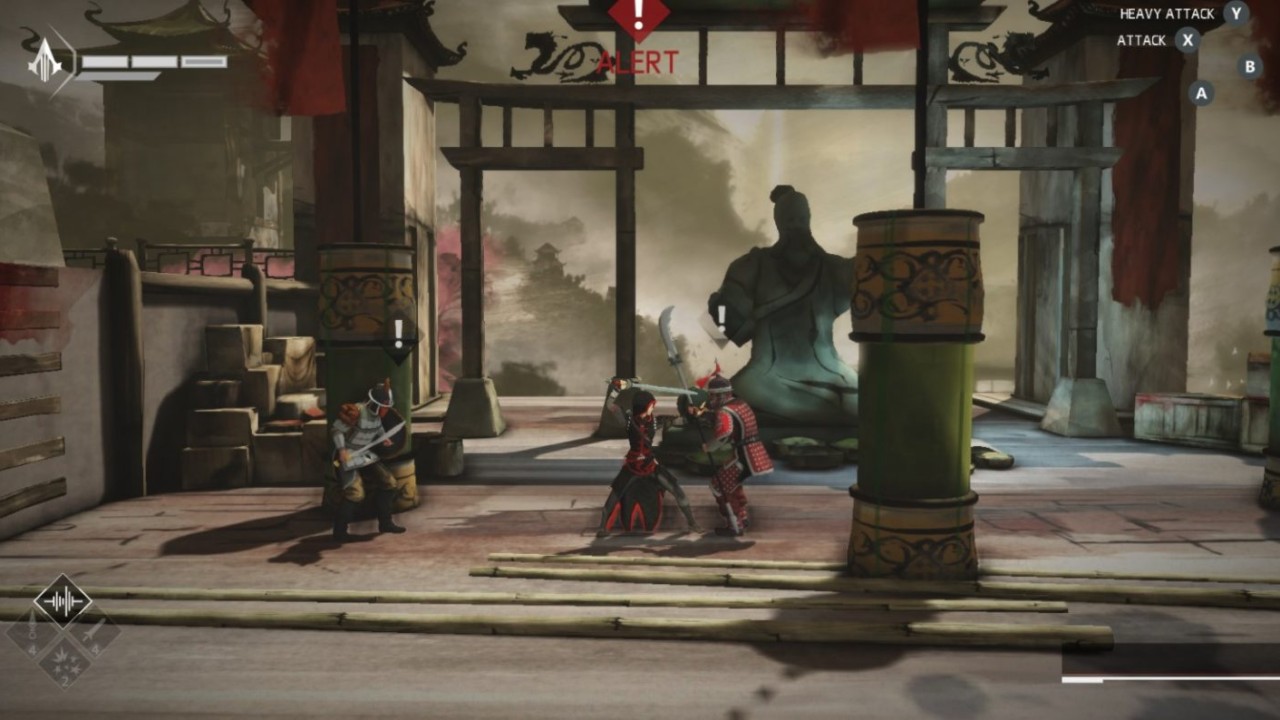Screen dimensions: 1280x720
Task: Select the whistle sound-wave tool
Action: pos(63,602)
